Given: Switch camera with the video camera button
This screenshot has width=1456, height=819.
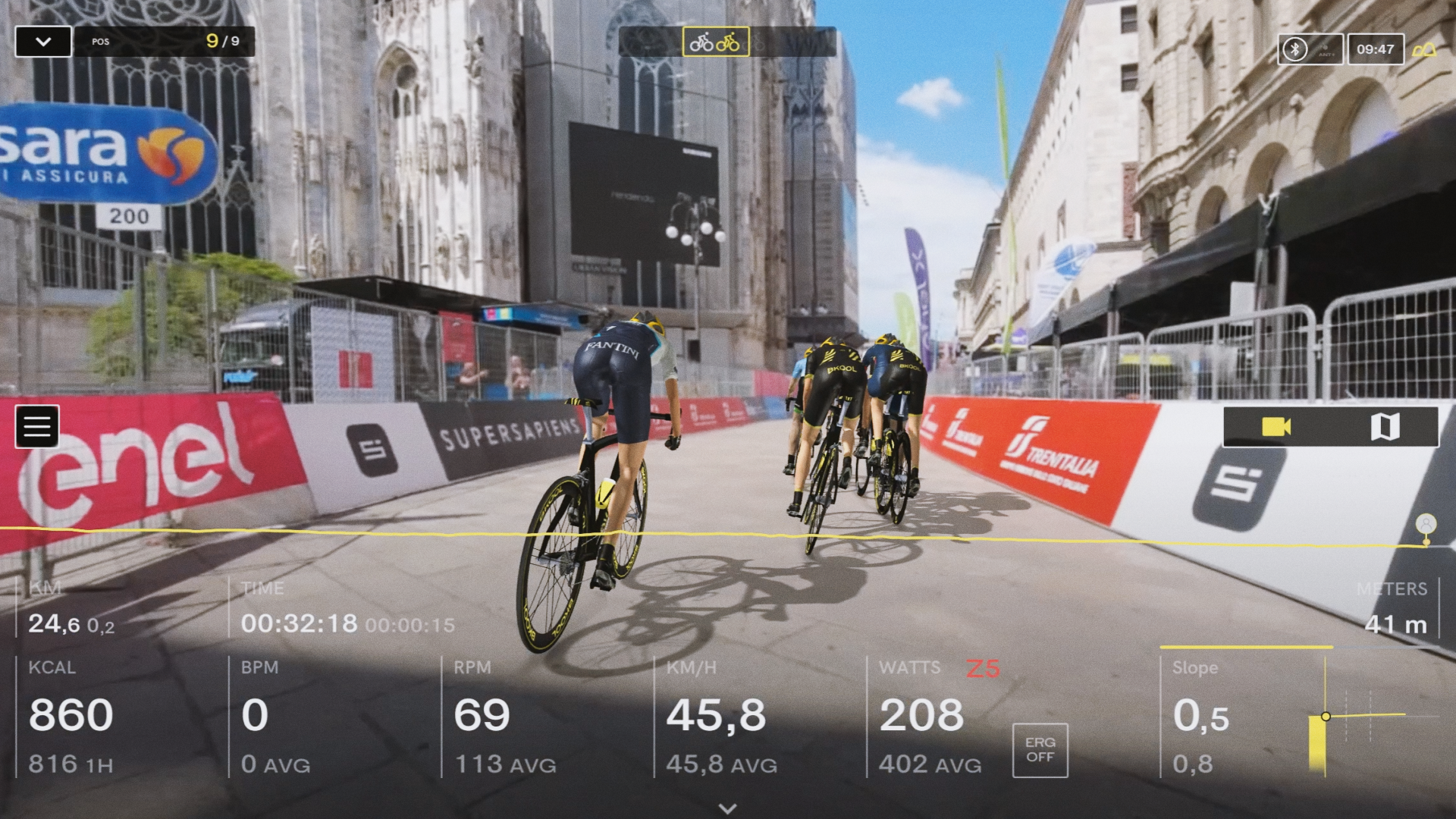Looking at the screenshot, I should pos(1276,427).
